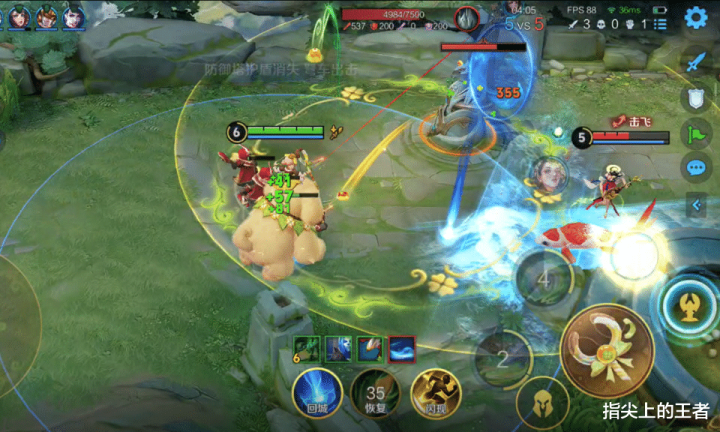Select the teammate portrait with orange hair
720x432 pixels.
tap(47, 17)
